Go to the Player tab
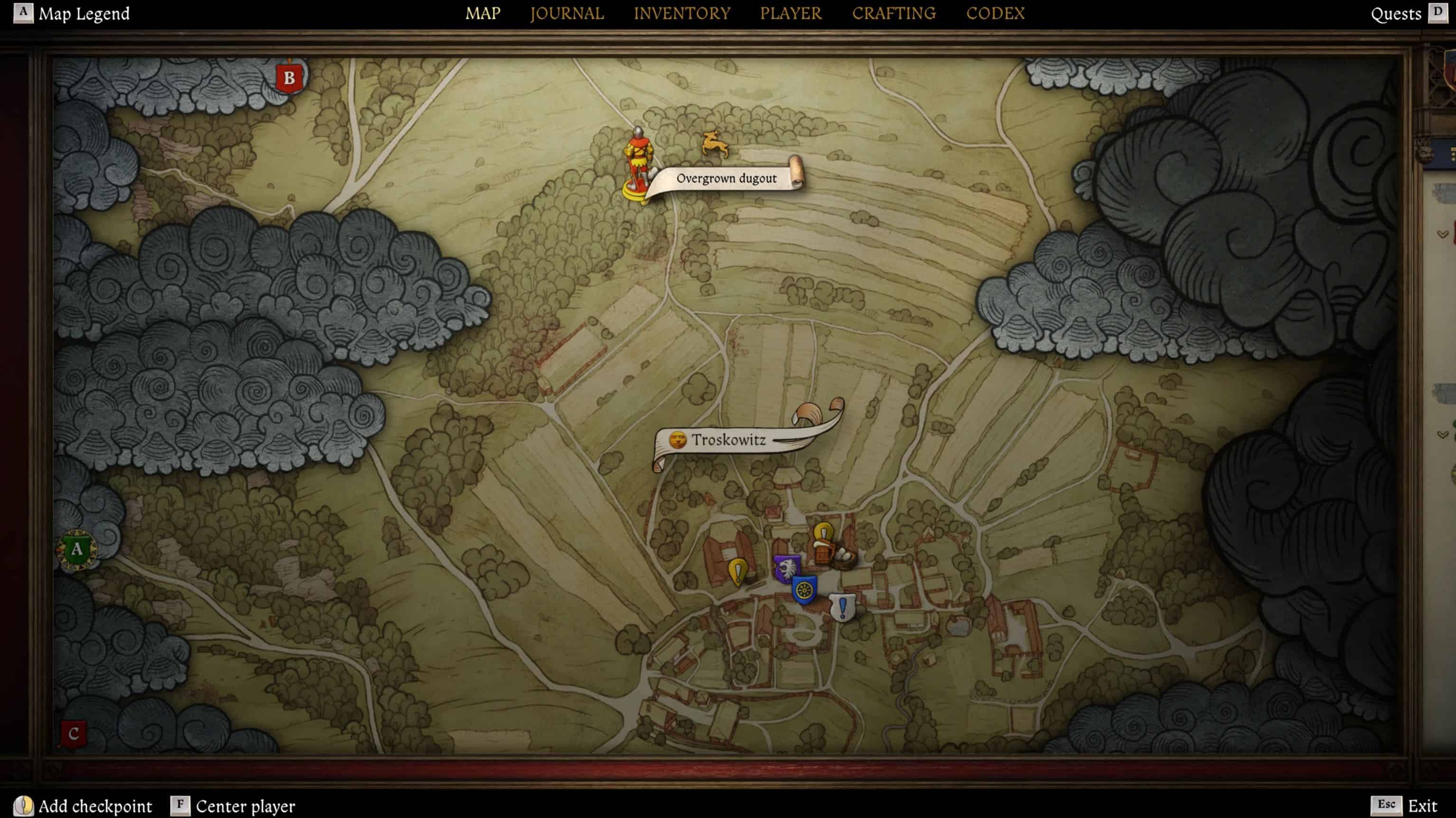This screenshot has height=818, width=1456. (x=790, y=14)
